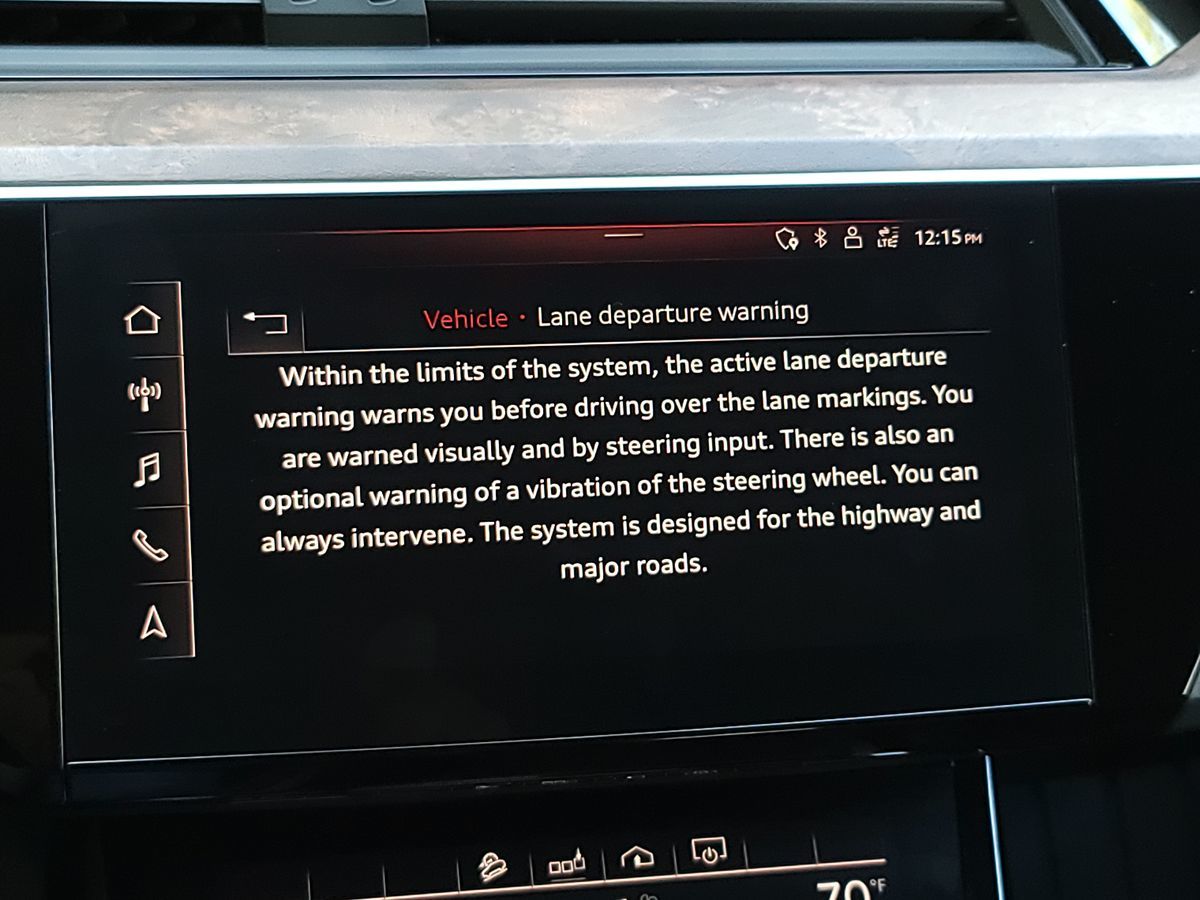The height and width of the screenshot is (900, 1200).
Task: Tap the back arrow button
Action: [265, 322]
